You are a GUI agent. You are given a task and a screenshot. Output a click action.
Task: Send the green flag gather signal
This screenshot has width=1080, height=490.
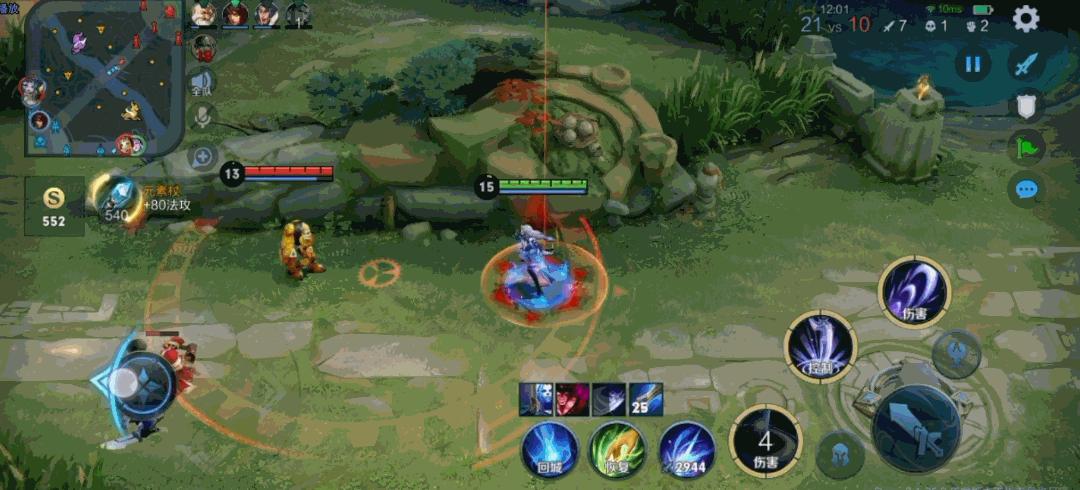click(x=1026, y=148)
